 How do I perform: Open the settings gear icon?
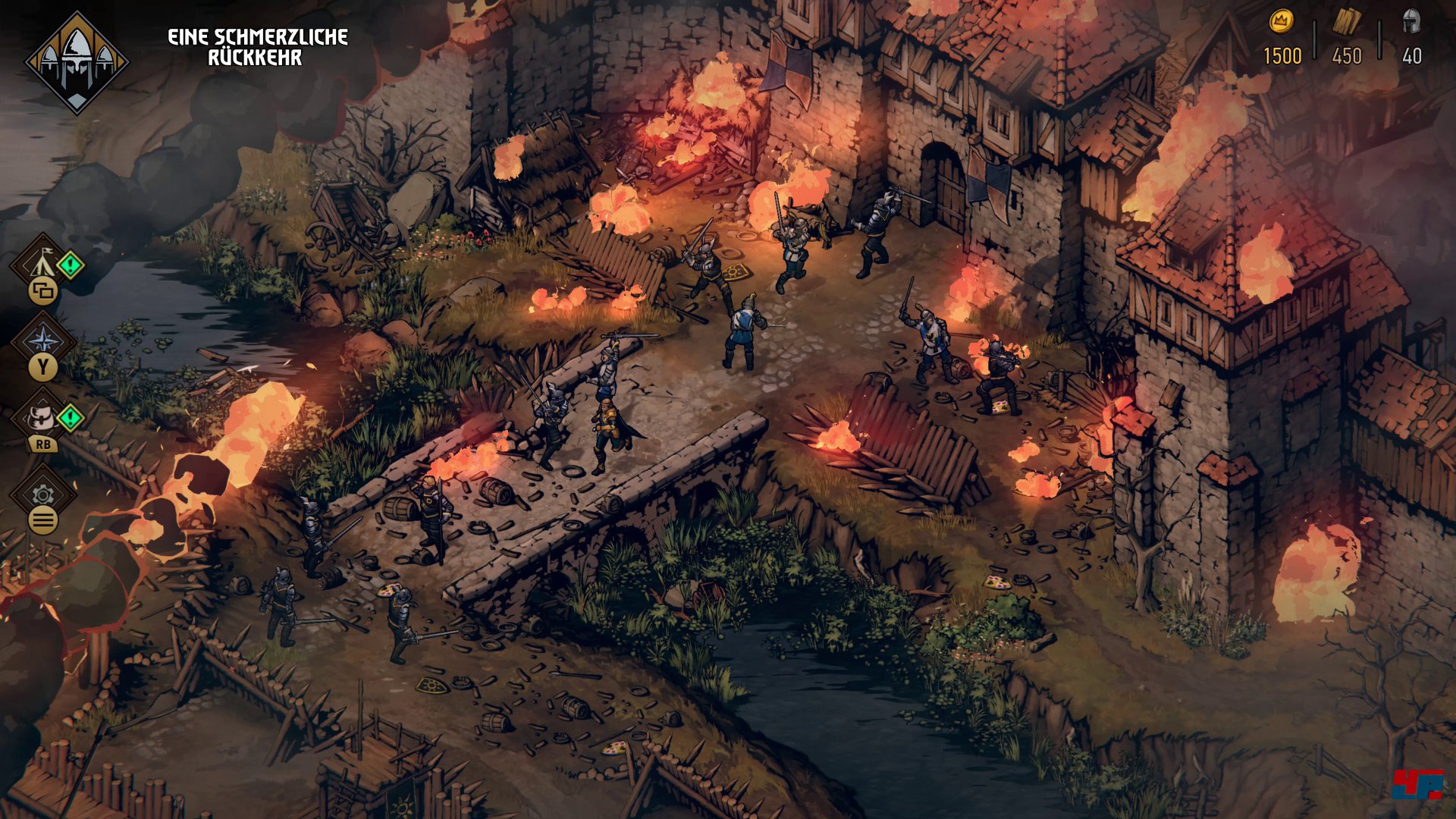[43, 494]
